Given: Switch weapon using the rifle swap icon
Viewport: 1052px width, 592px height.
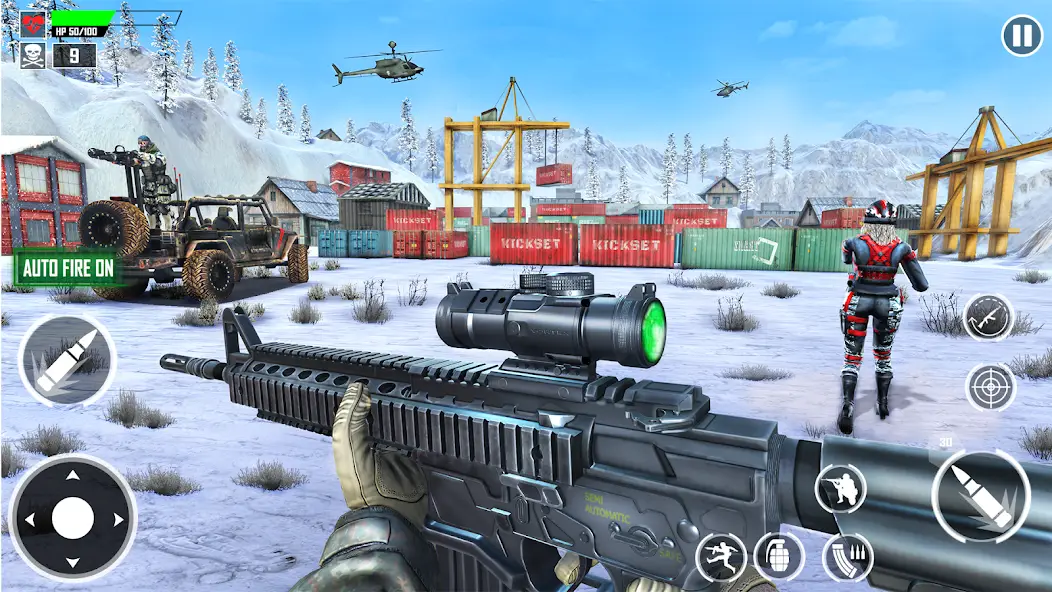Looking at the screenshot, I should (x=988, y=318).
